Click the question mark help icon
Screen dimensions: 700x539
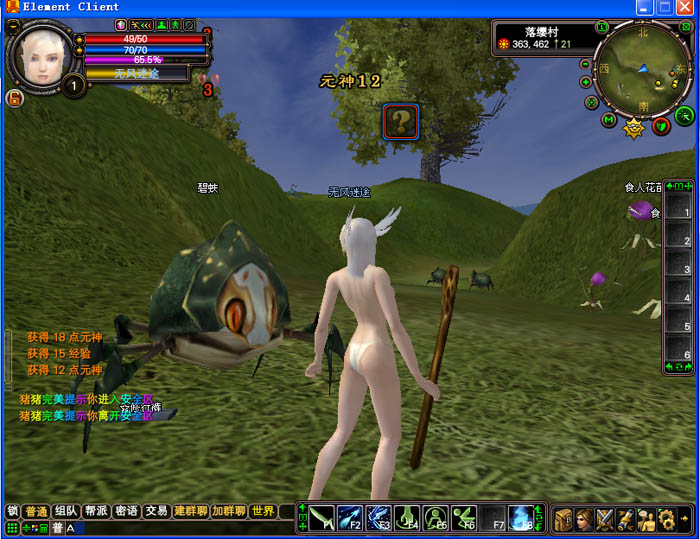point(400,123)
